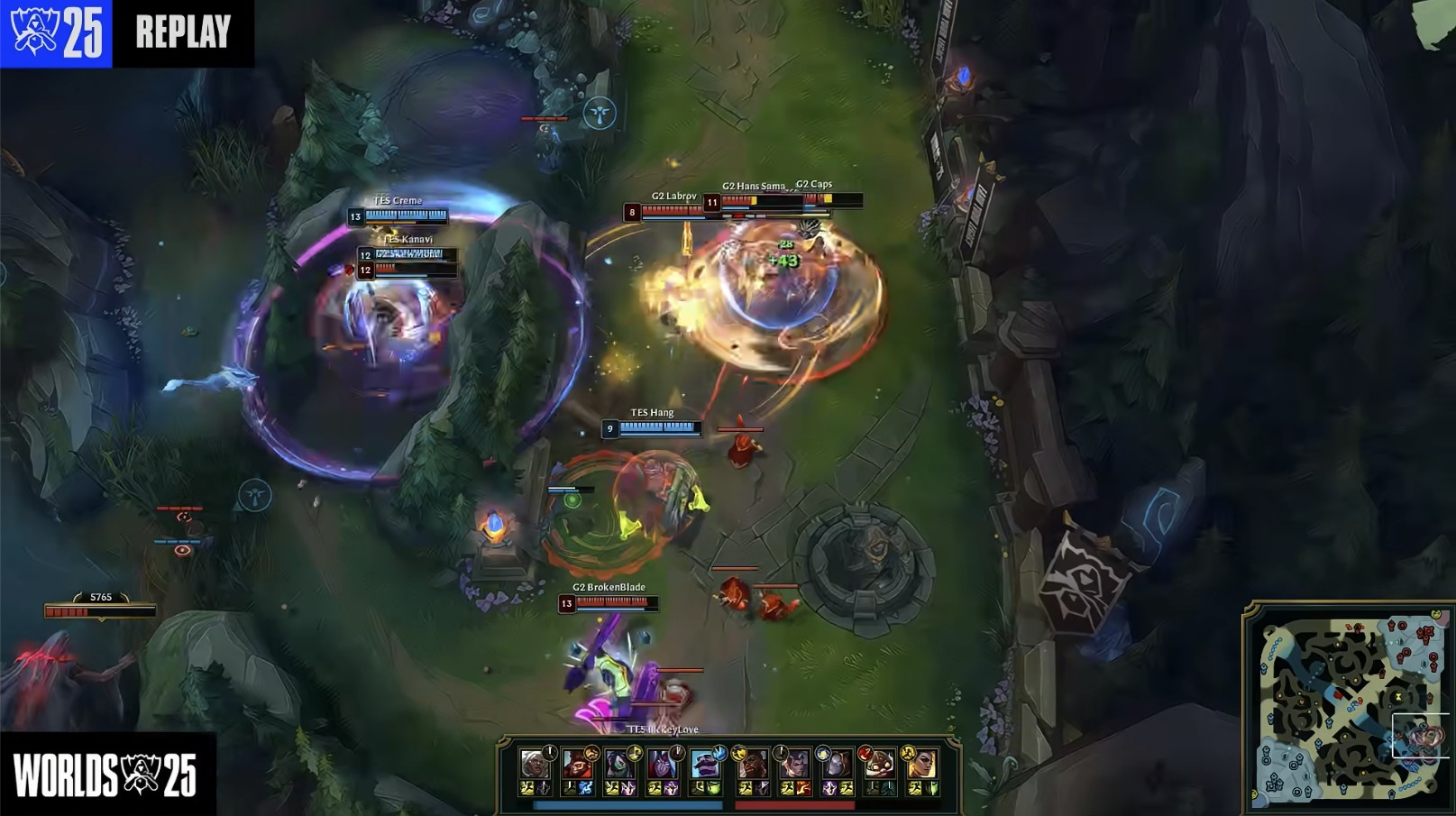Choose Akali's green-masked portrait

(619, 765)
